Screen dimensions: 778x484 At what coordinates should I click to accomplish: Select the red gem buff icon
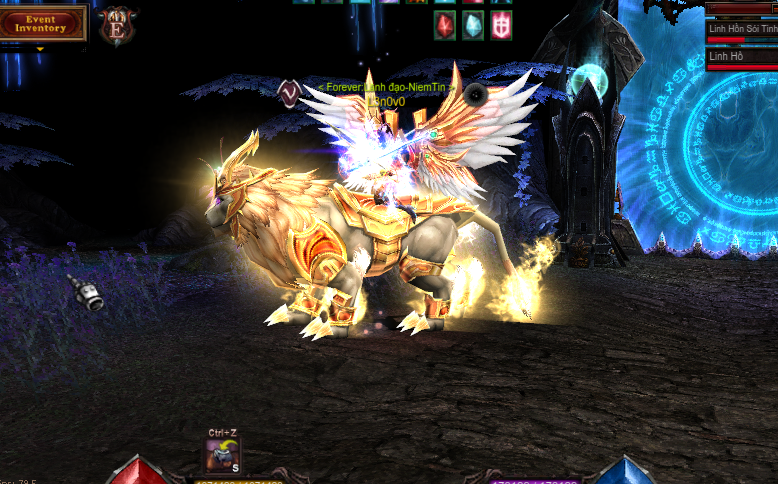pyautogui.click(x=445, y=26)
